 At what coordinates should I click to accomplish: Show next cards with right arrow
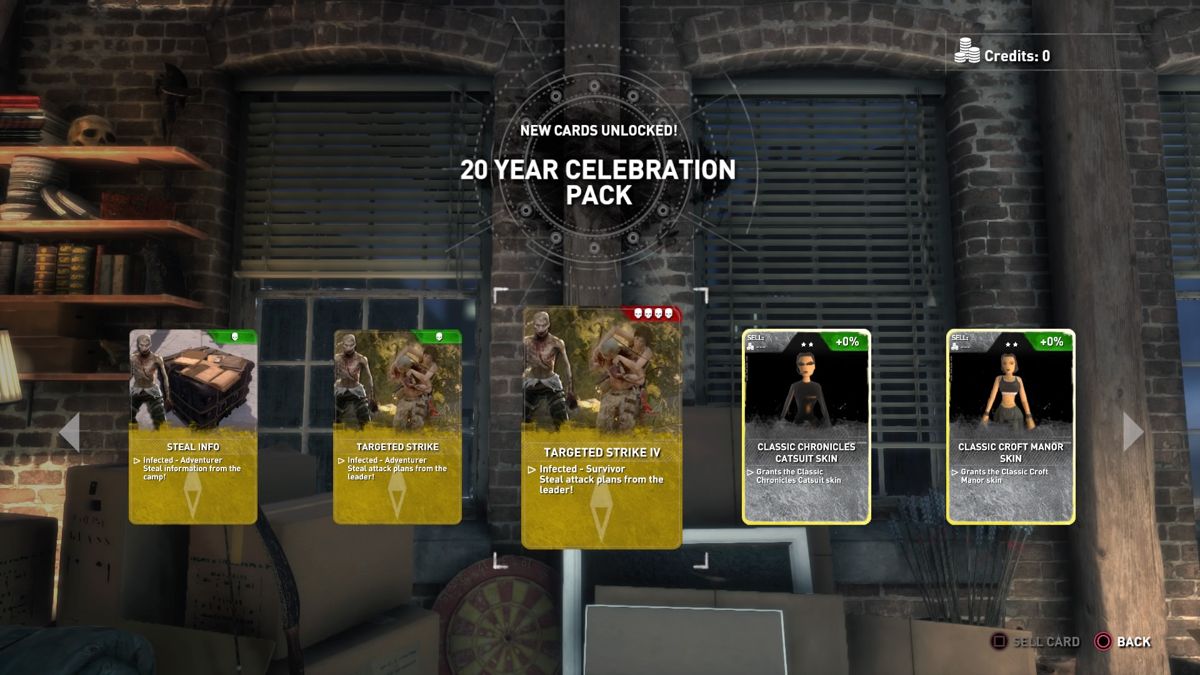(x=1133, y=432)
